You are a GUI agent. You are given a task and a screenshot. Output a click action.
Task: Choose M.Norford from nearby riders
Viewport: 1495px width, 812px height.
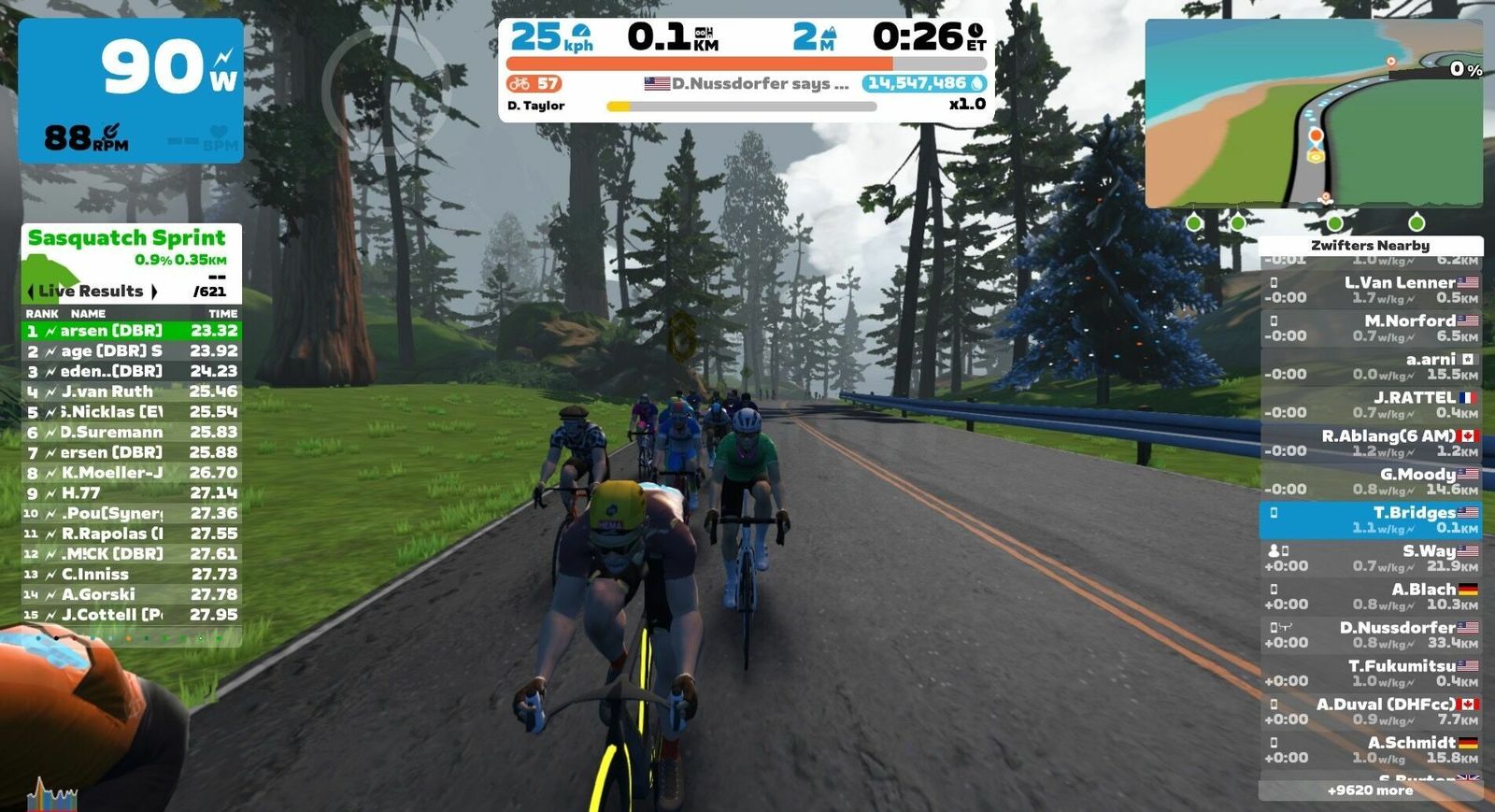tap(1370, 328)
